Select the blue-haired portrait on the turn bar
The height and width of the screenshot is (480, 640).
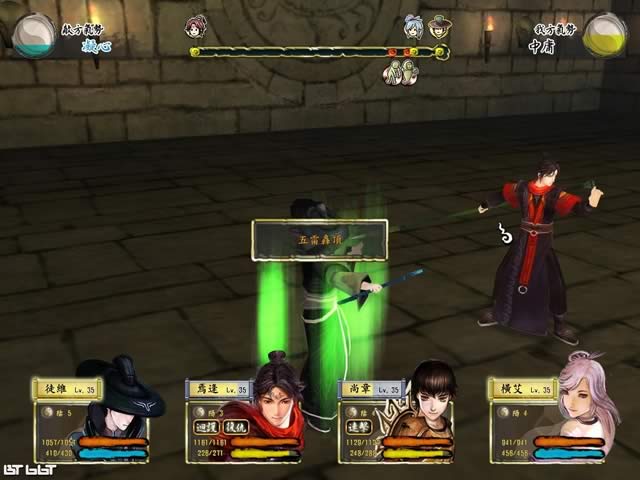413,26
